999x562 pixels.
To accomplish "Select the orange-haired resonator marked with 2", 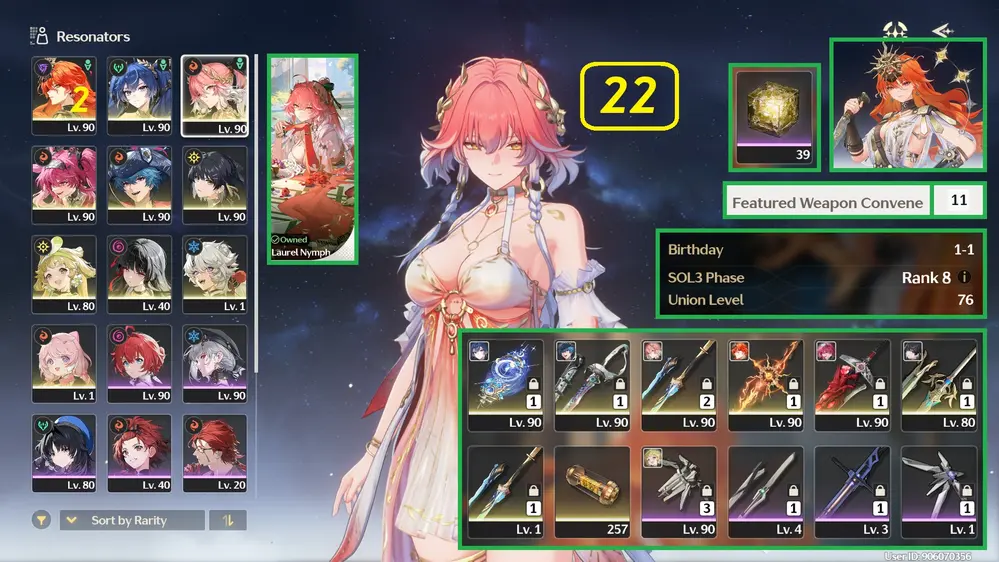I will pos(64,95).
